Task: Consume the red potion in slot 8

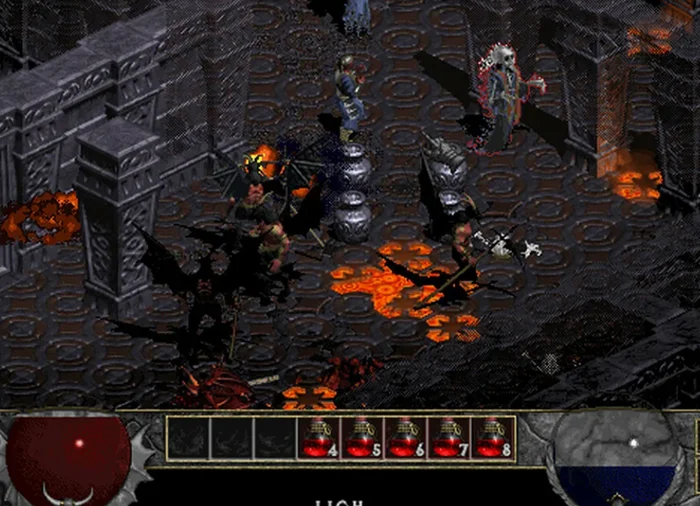Action: coord(493,438)
